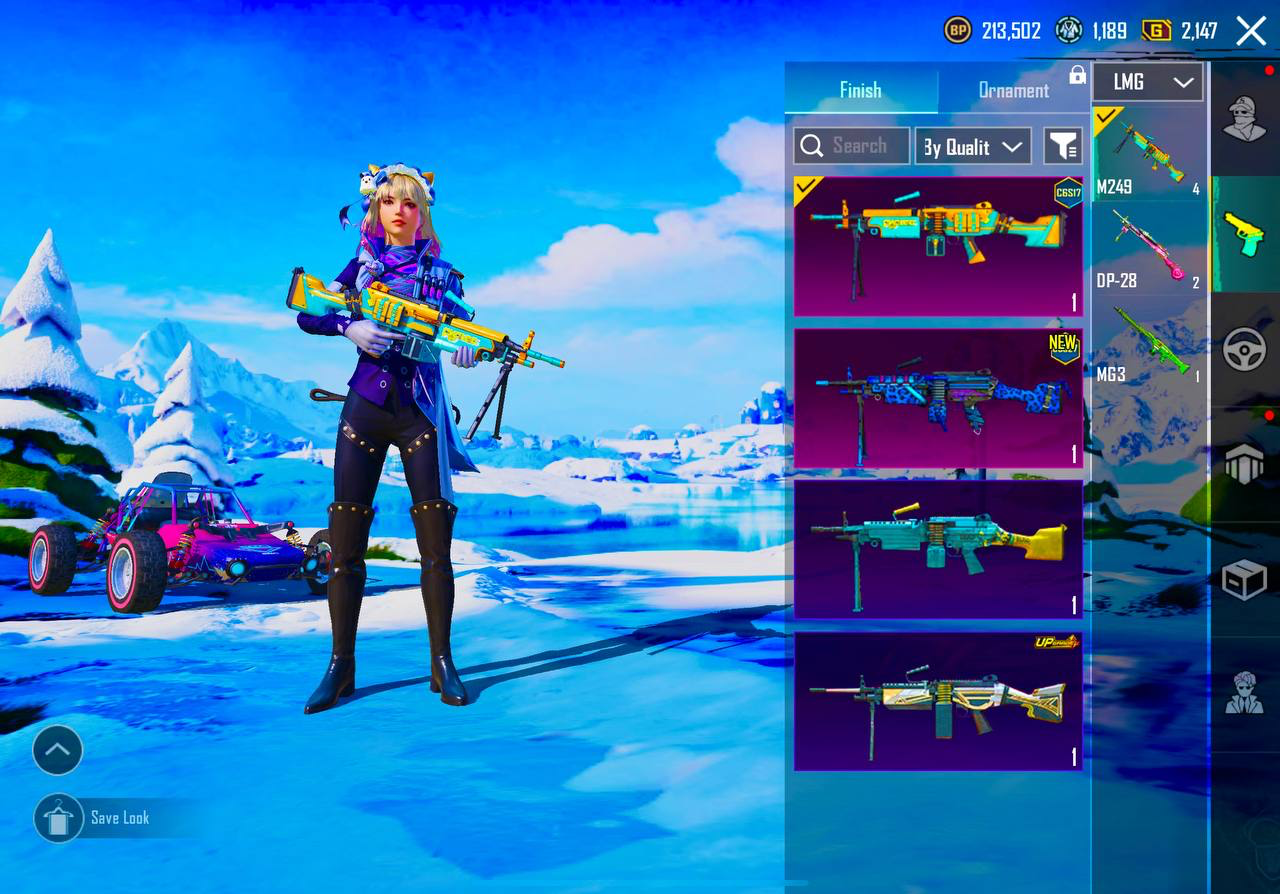Select the yellow and teal M249 finish
Viewport: 1280px width, 894px height.
(938, 246)
